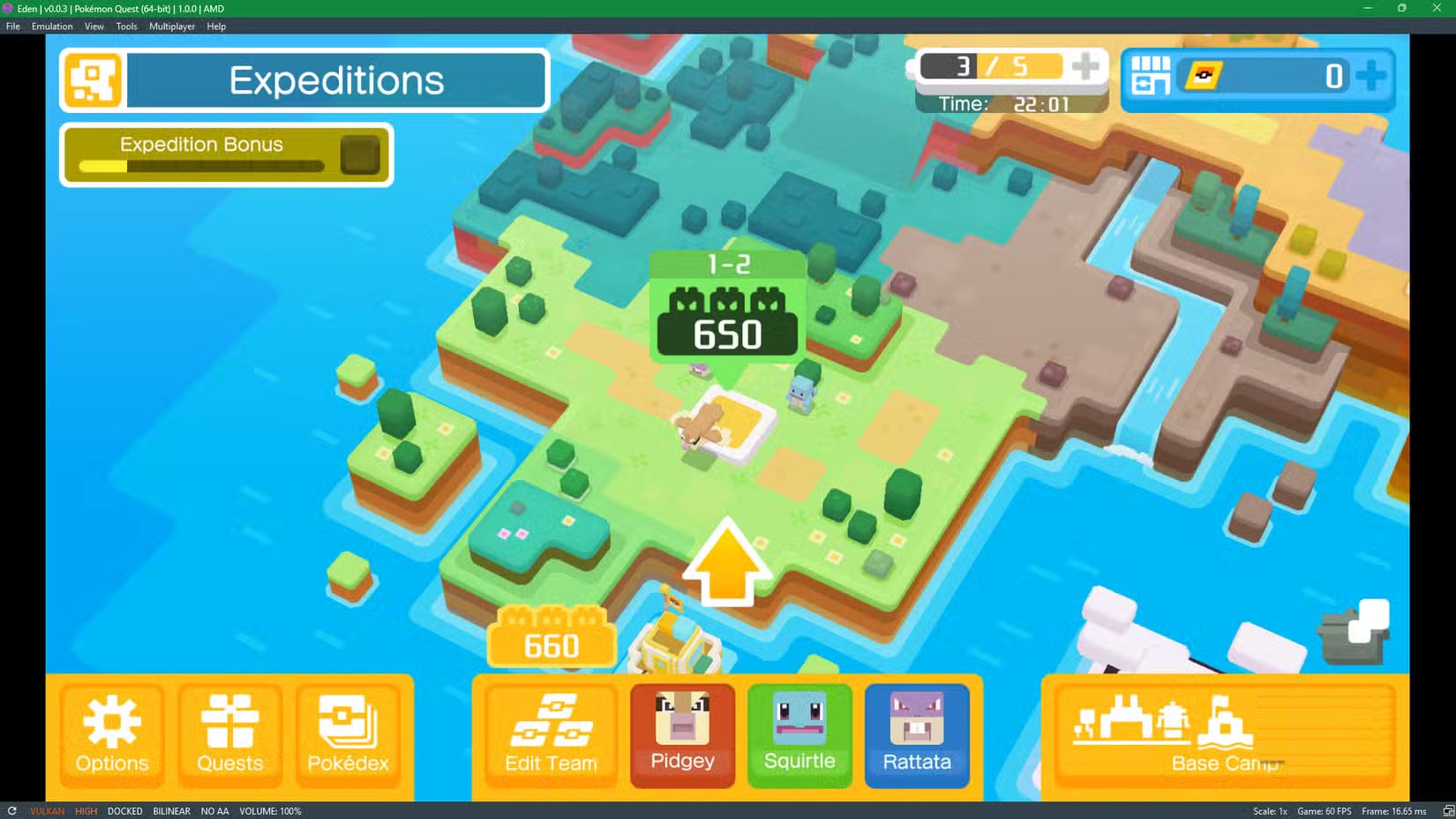This screenshot has width=1456, height=819.
Task: Open the Emulation menu
Action: click(x=51, y=26)
